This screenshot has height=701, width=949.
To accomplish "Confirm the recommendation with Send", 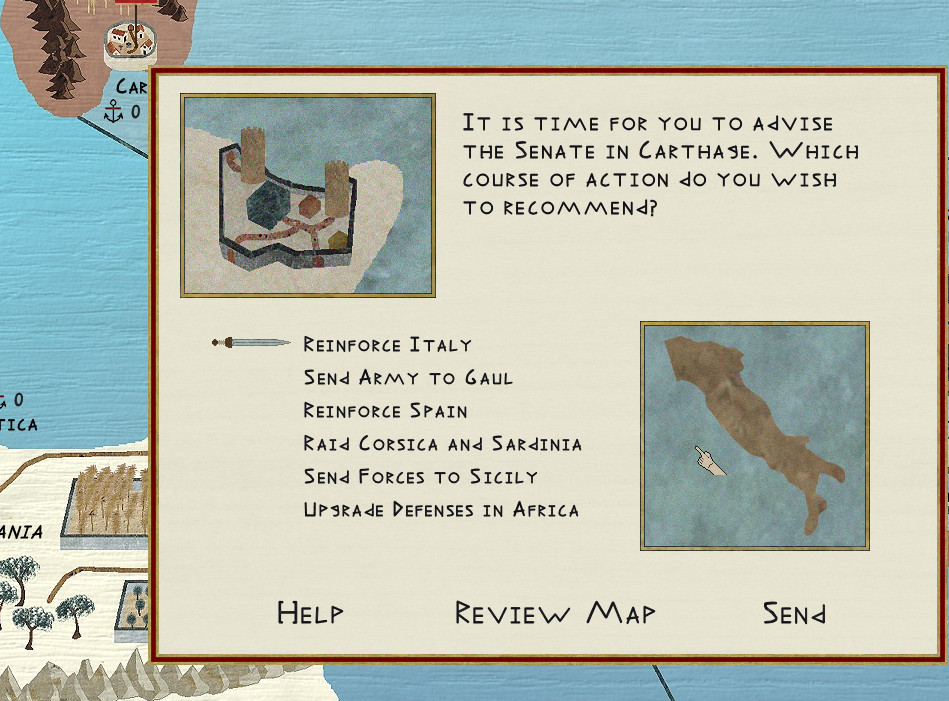I will [794, 613].
